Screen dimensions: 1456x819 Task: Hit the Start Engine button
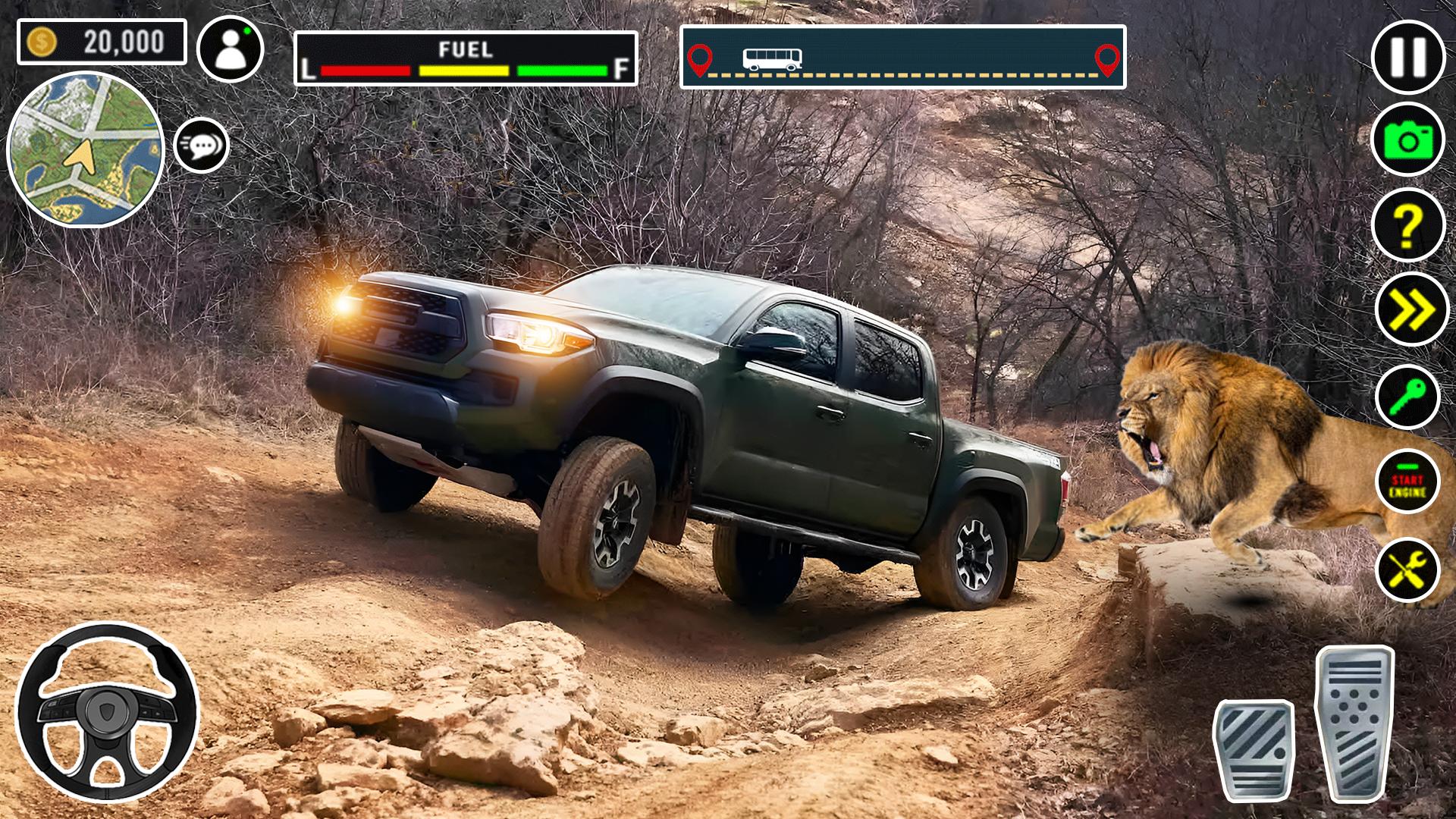tap(1407, 482)
